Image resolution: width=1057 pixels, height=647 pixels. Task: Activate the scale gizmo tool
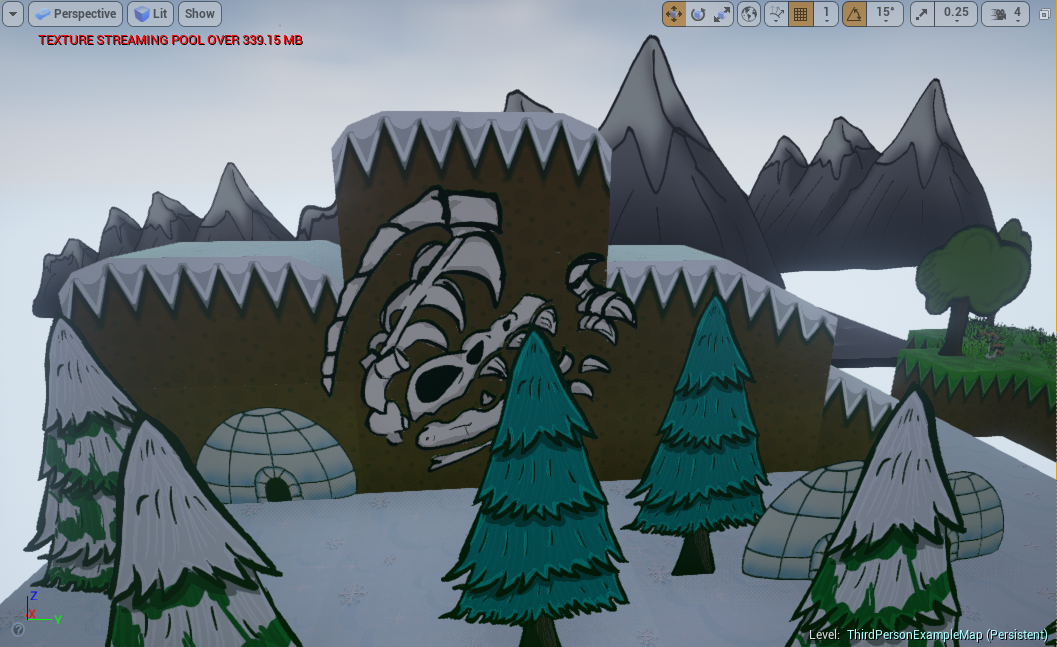point(722,14)
